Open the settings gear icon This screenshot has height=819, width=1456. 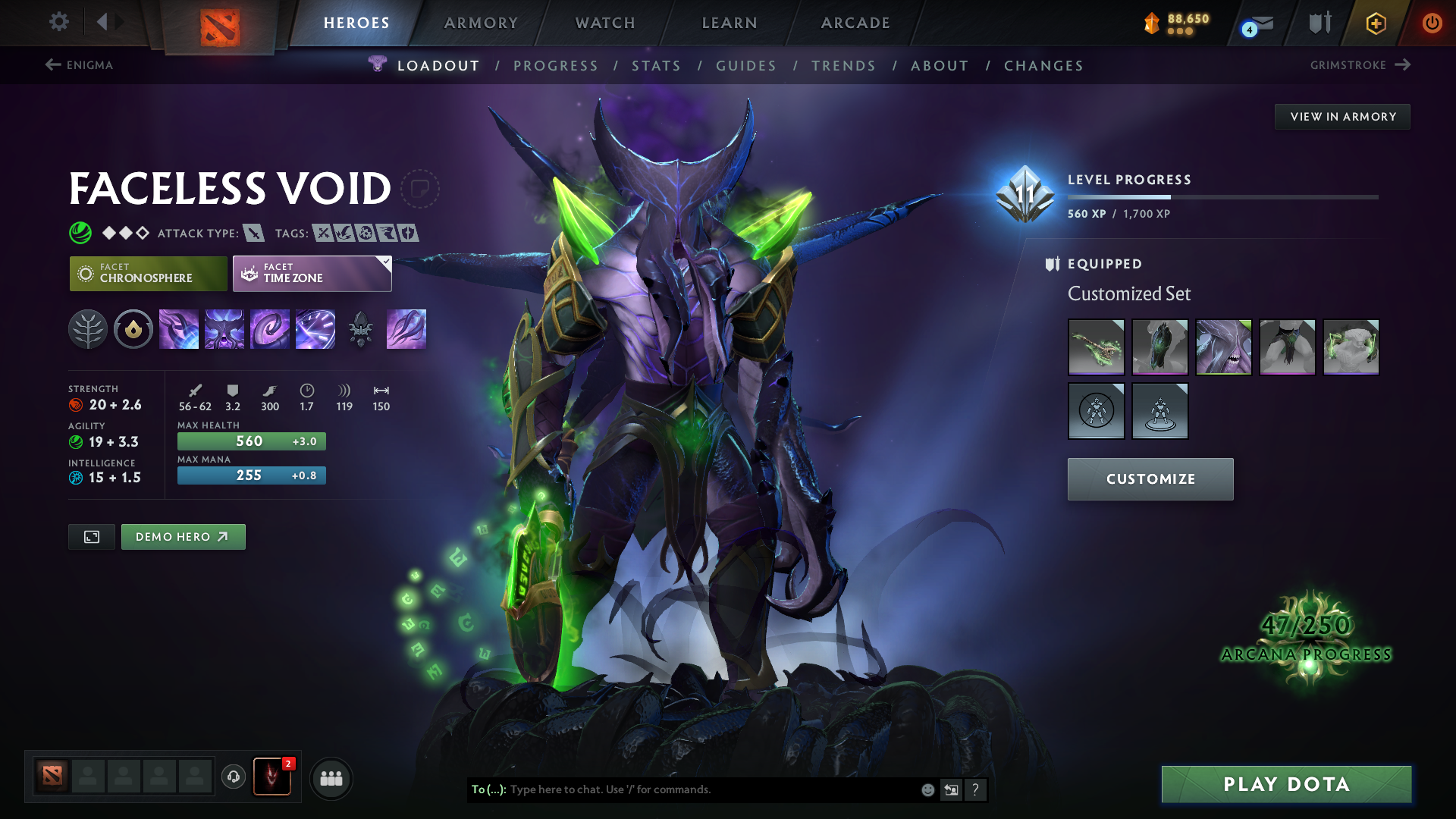pyautogui.click(x=58, y=23)
